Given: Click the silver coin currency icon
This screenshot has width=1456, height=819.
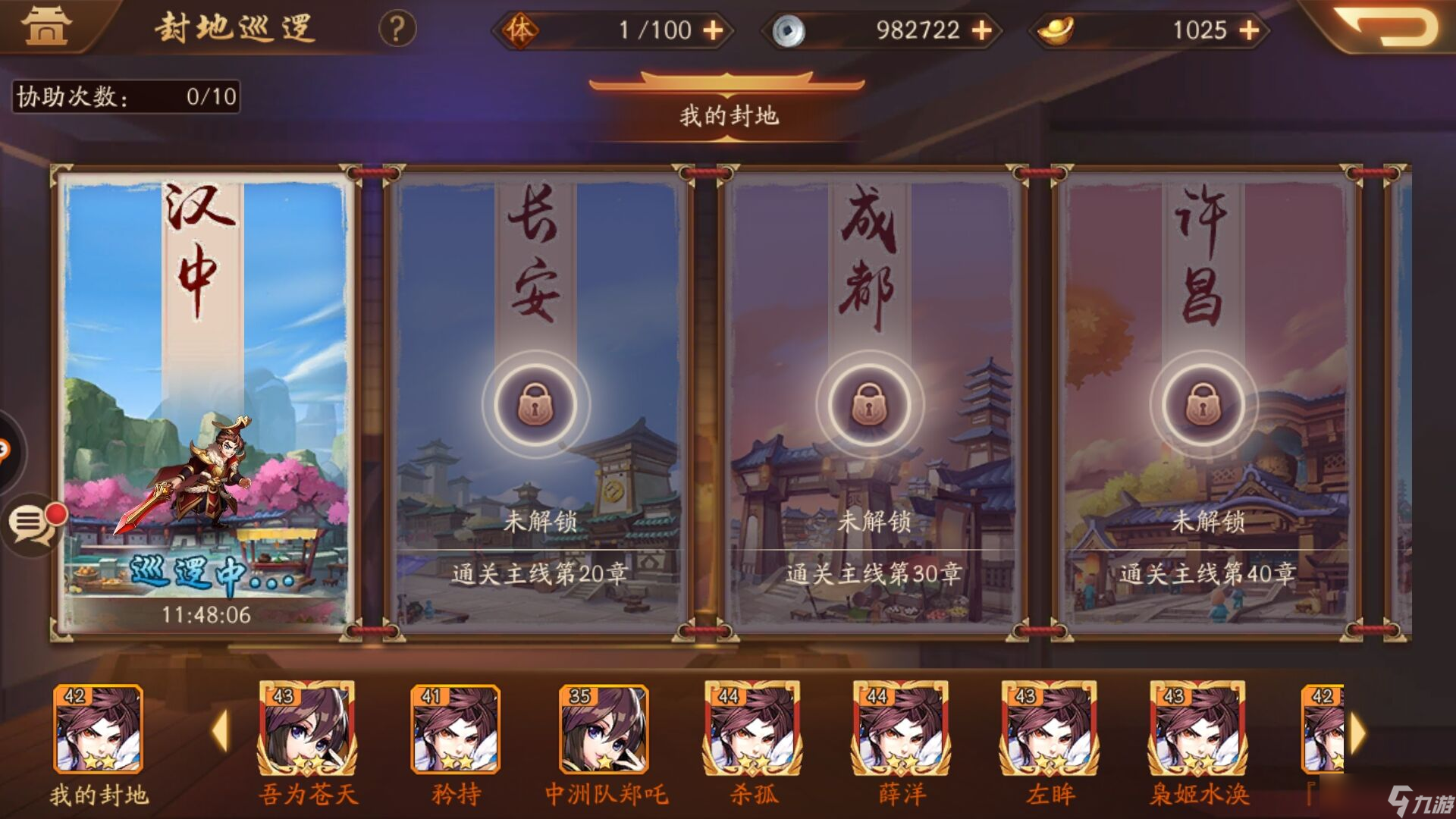Looking at the screenshot, I should [789, 30].
